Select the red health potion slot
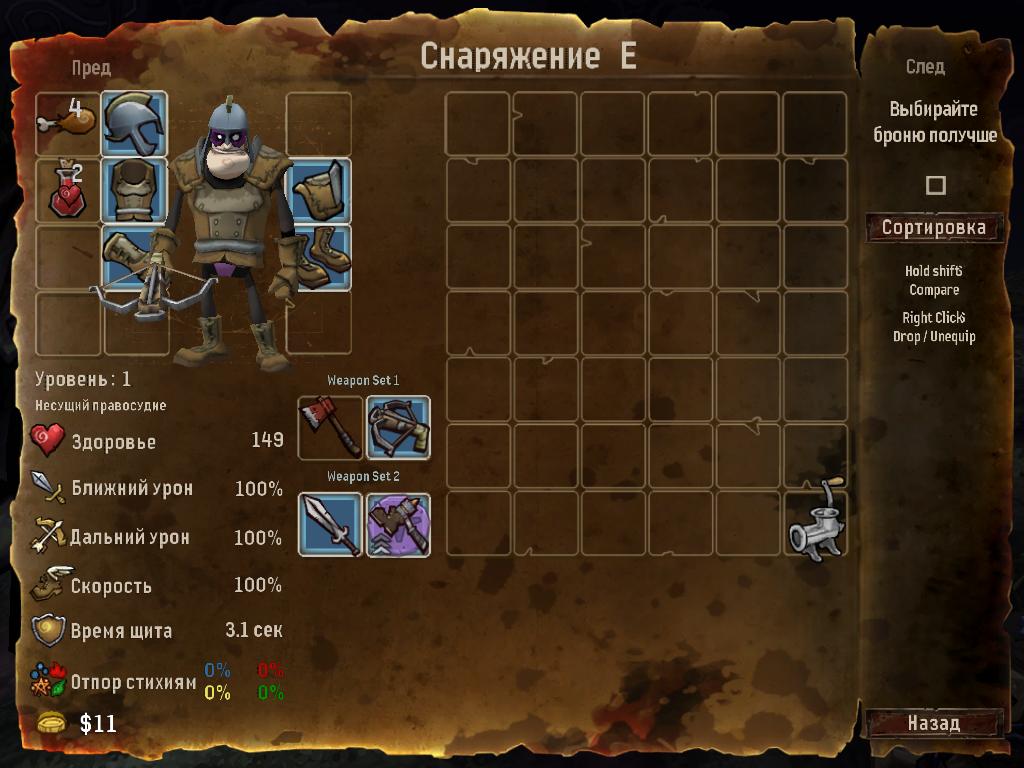The height and width of the screenshot is (768, 1024). [67, 190]
